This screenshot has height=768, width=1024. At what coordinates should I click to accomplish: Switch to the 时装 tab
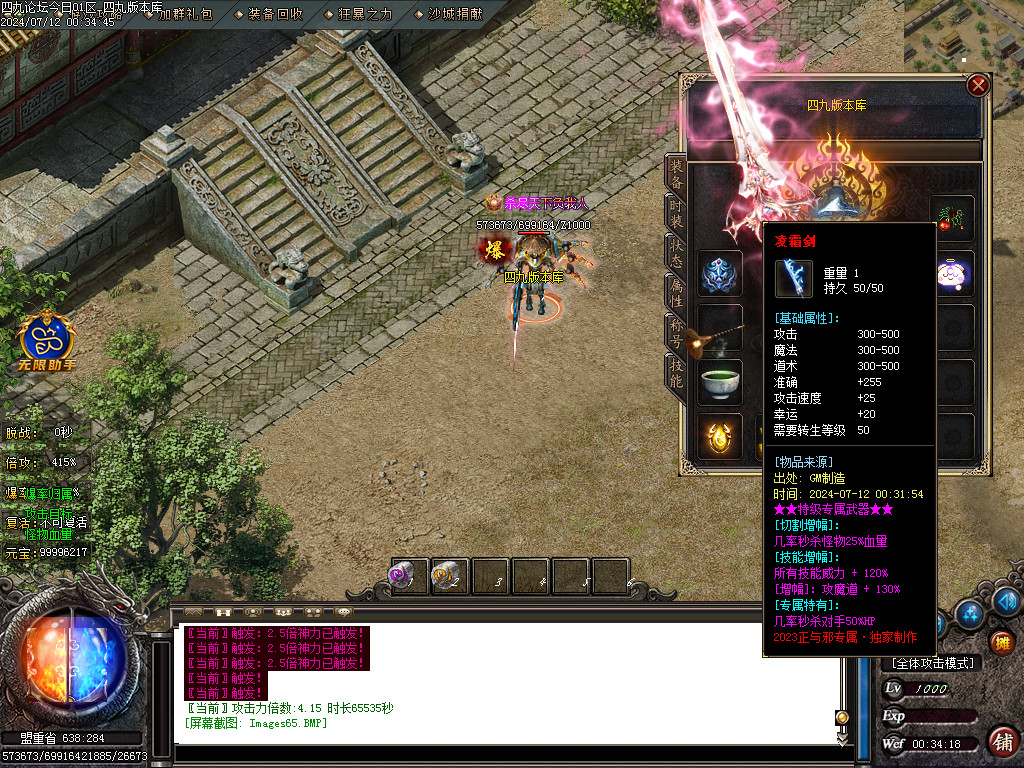point(676,216)
